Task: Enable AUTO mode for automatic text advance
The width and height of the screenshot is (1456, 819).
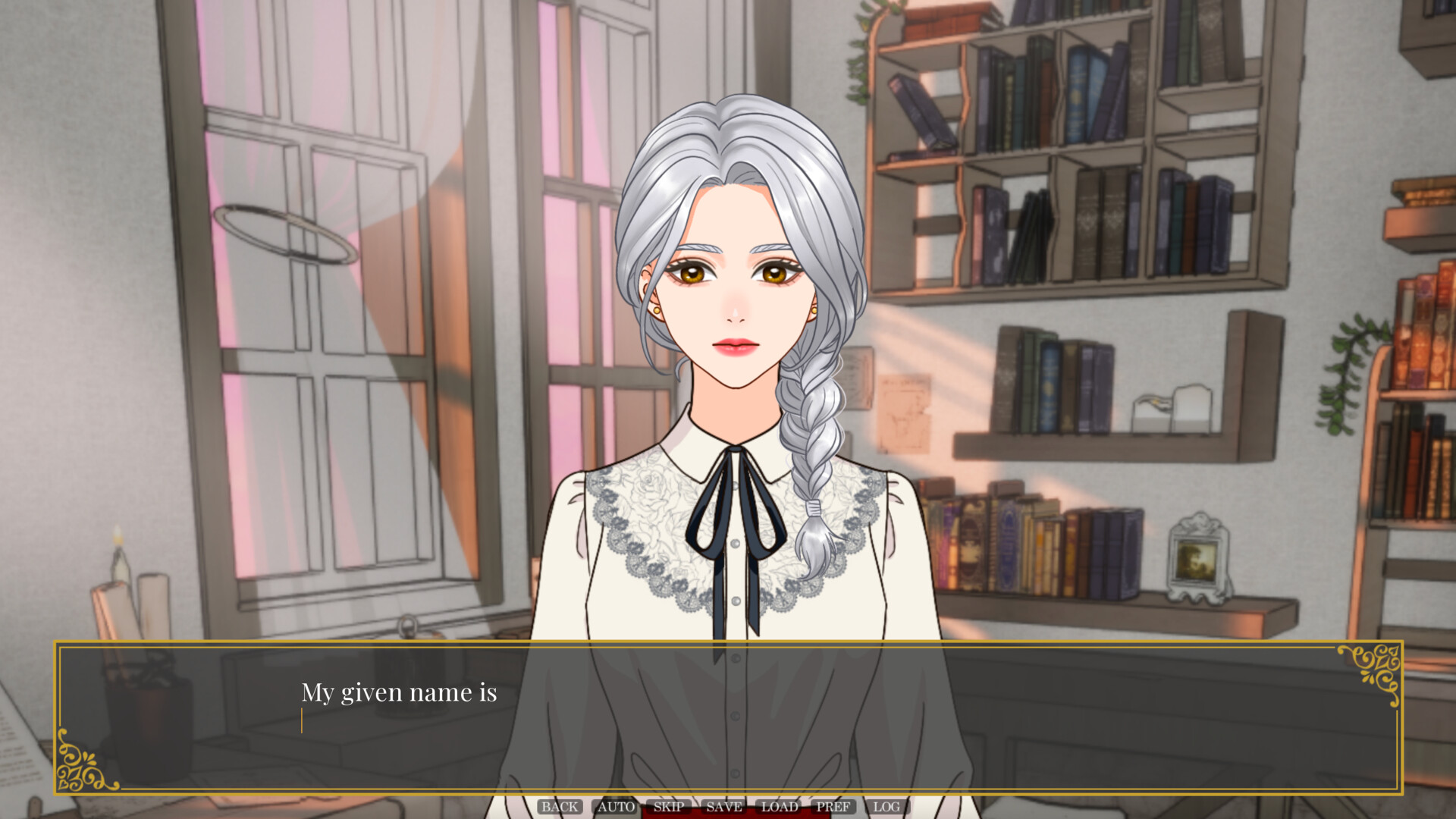Action: click(x=614, y=807)
